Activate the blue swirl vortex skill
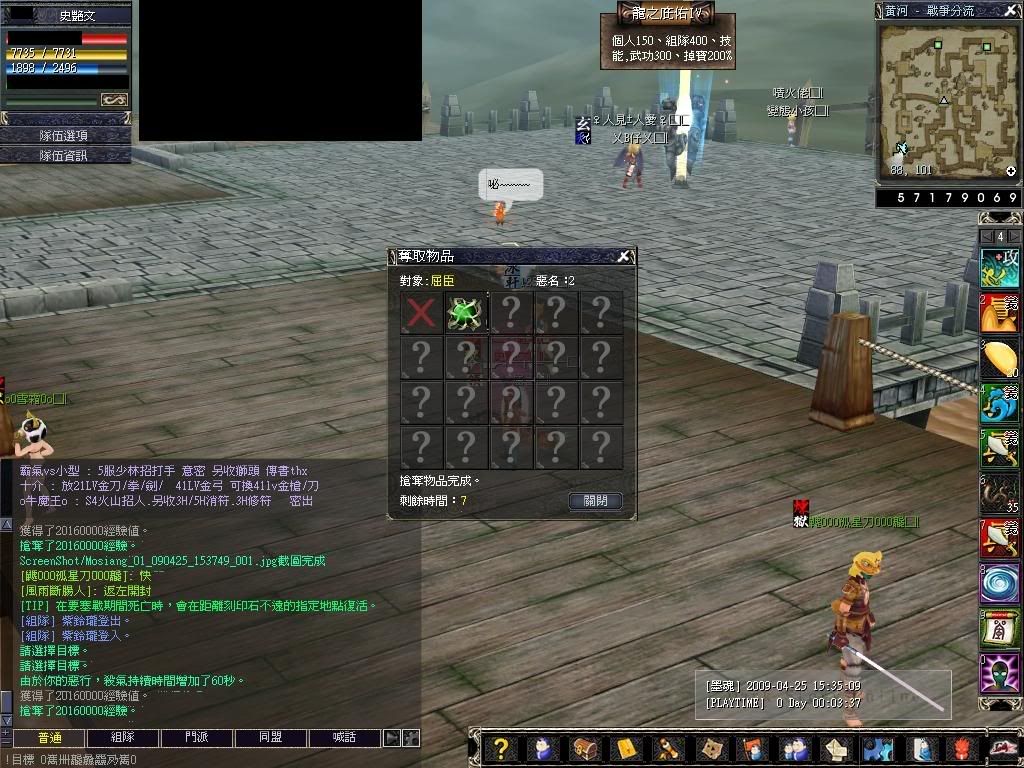1024x768 pixels. 999,582
